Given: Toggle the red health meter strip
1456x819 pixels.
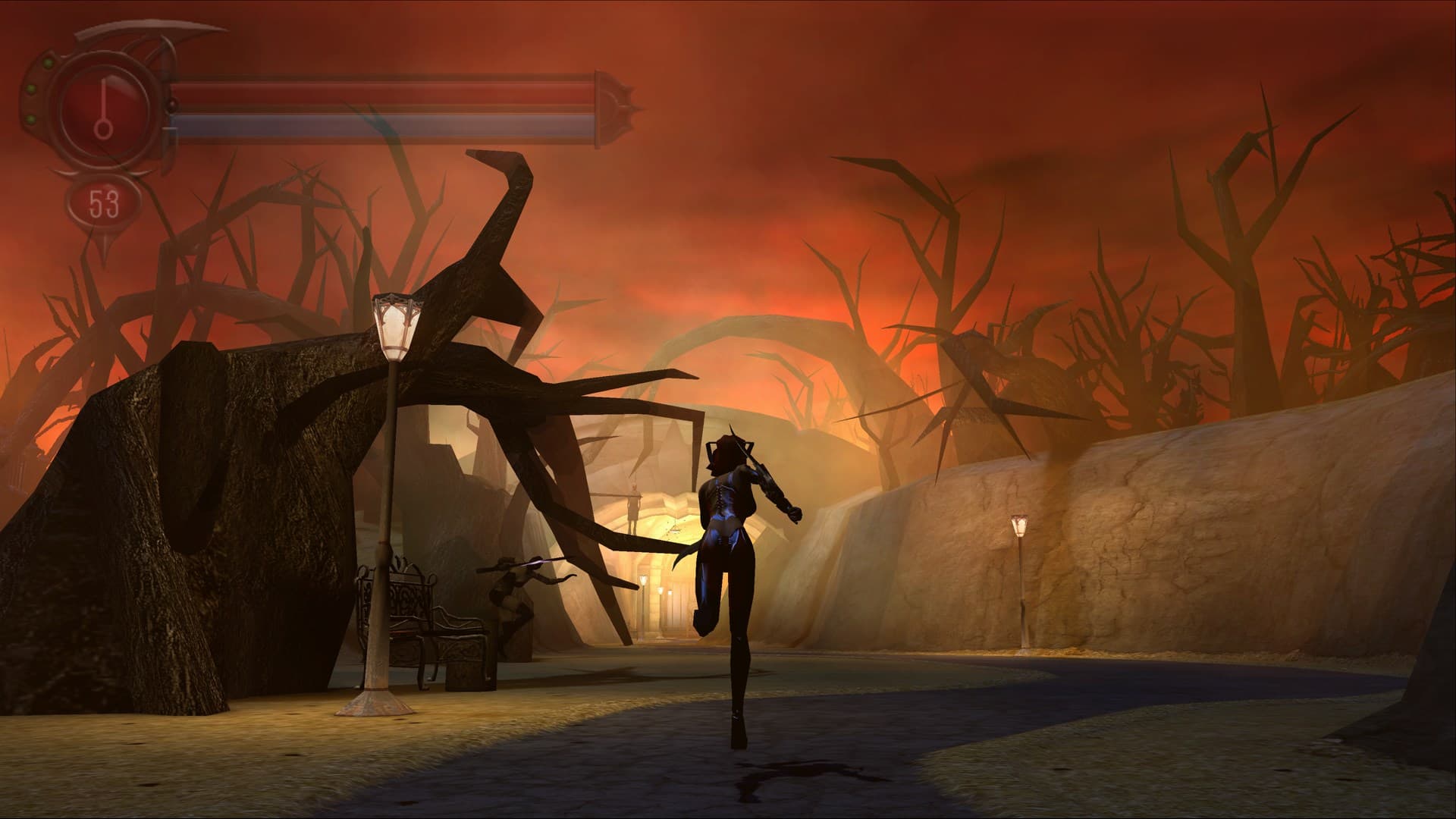Looking at the screenshot, I should [x=379, y=91].
